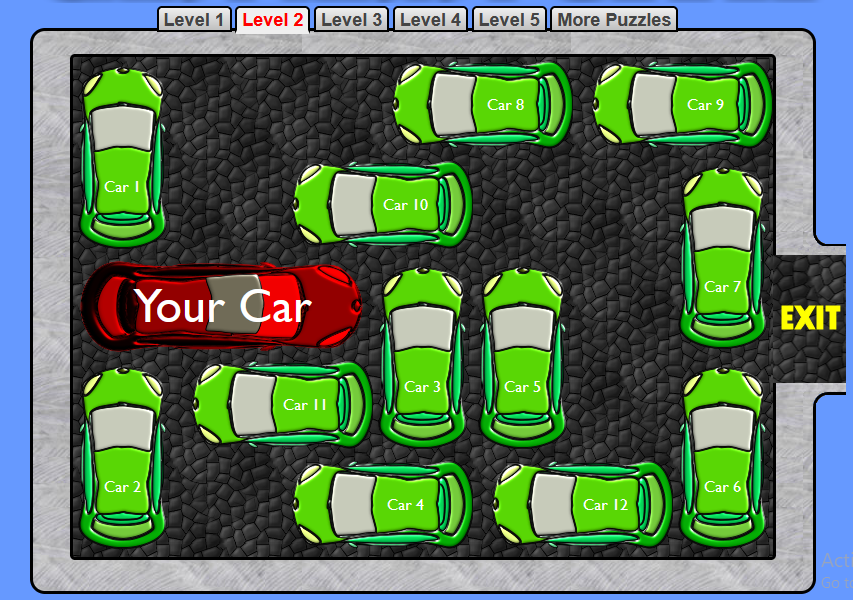Pick green Car 11
853x600 pixels.
[x=283, y=404]
